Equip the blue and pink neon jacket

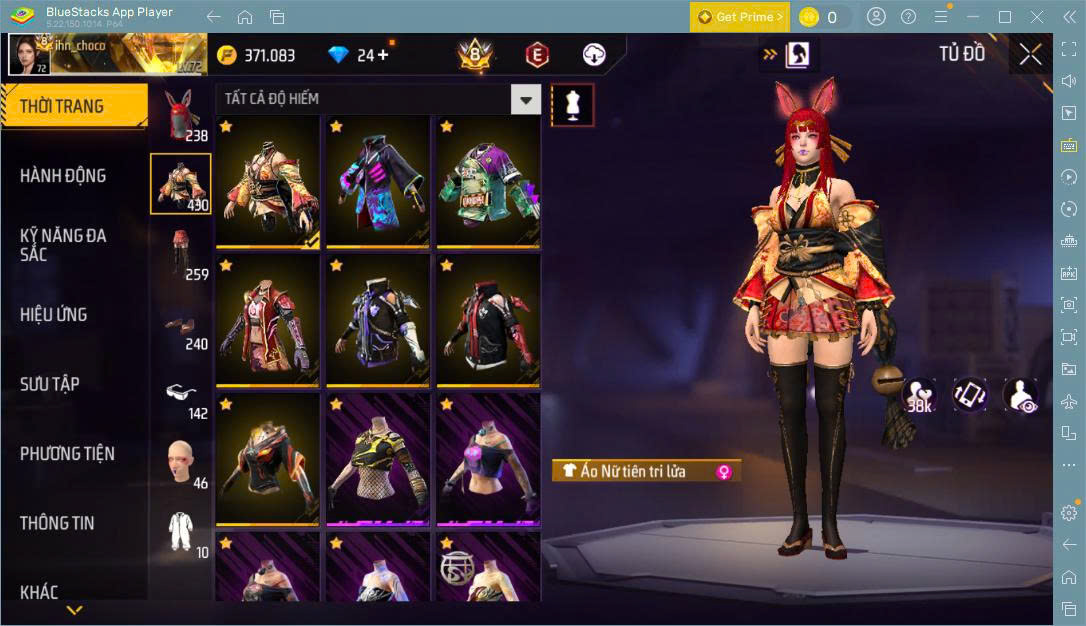pos(377,181)
